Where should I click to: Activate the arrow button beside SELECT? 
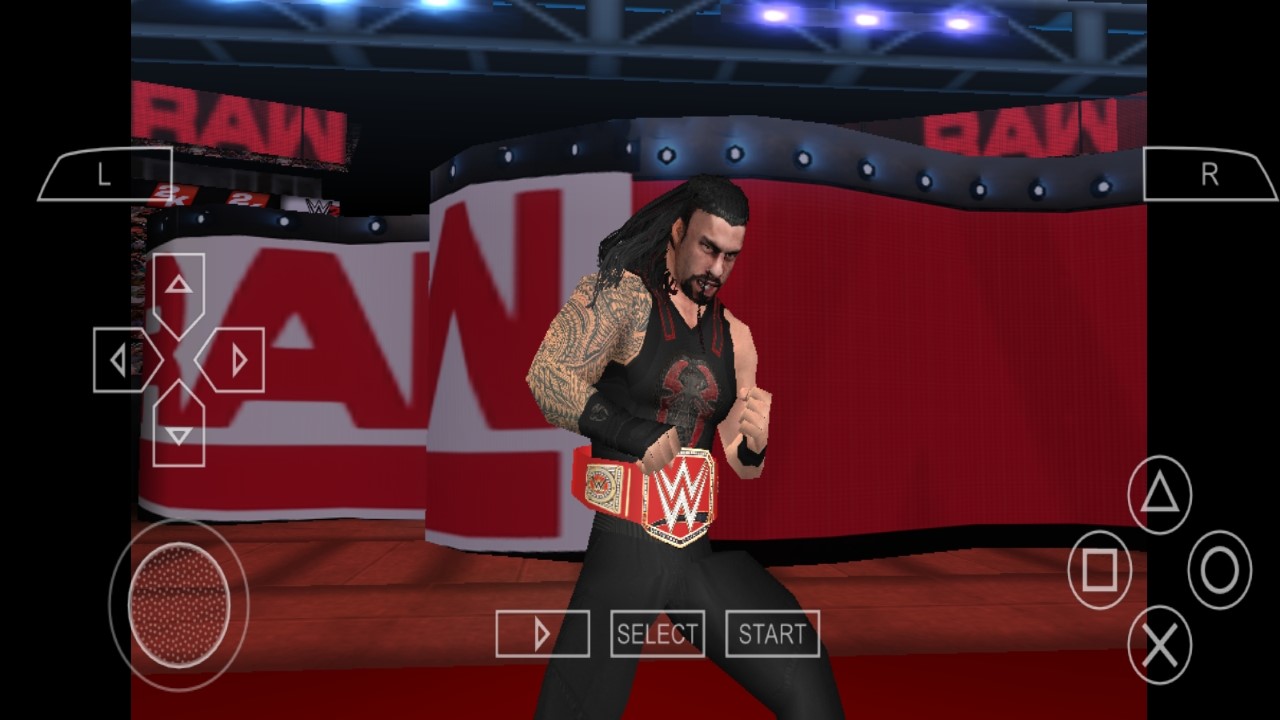click(542, 634)
